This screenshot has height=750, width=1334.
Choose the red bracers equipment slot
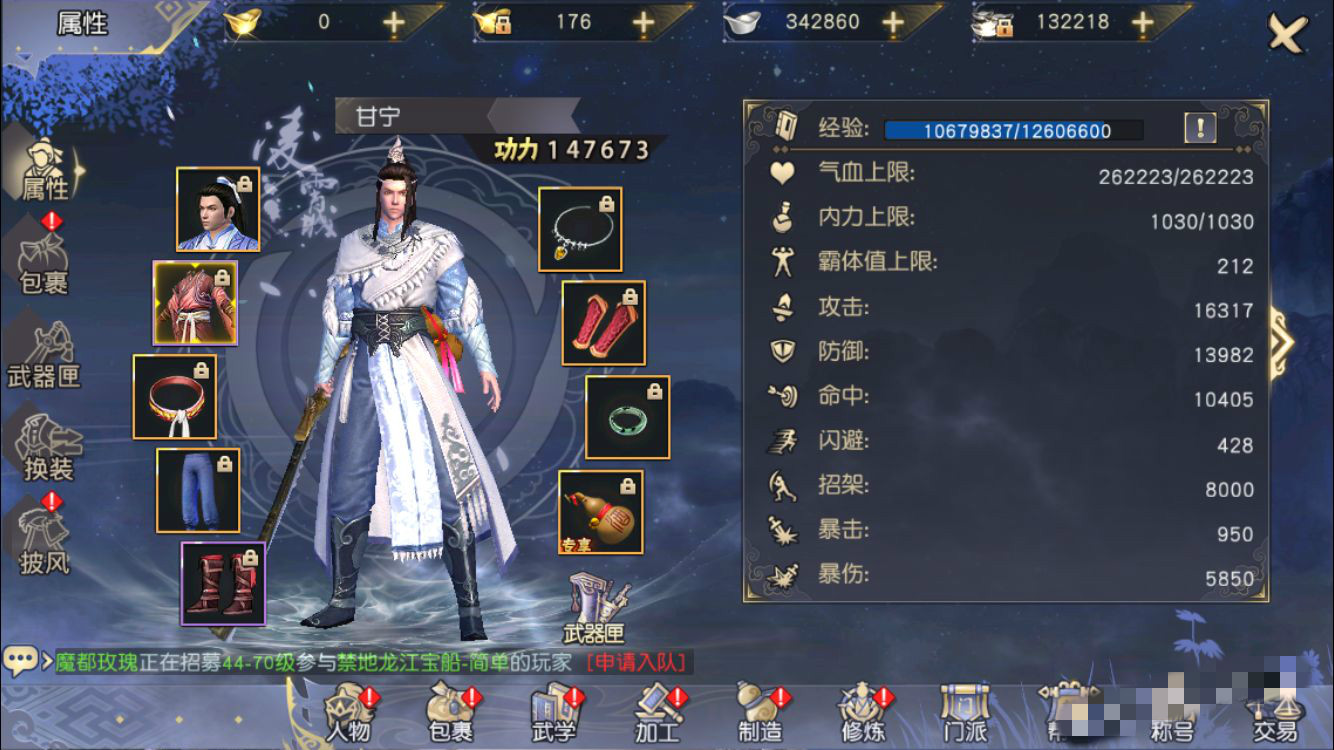click(x=603, y=323)
